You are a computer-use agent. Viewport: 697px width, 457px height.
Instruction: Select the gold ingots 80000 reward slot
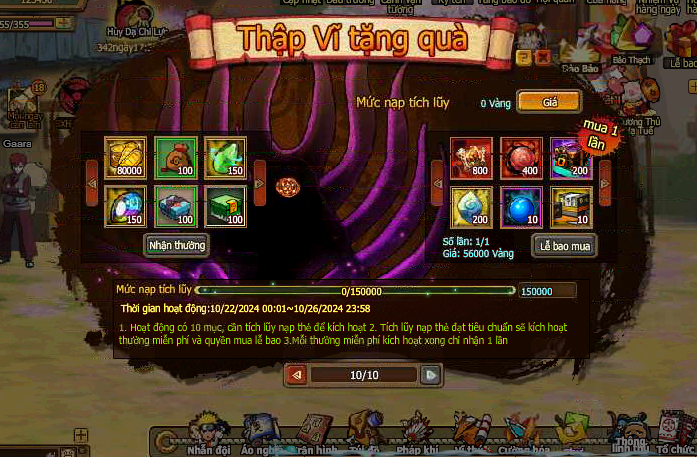point(125,158)
